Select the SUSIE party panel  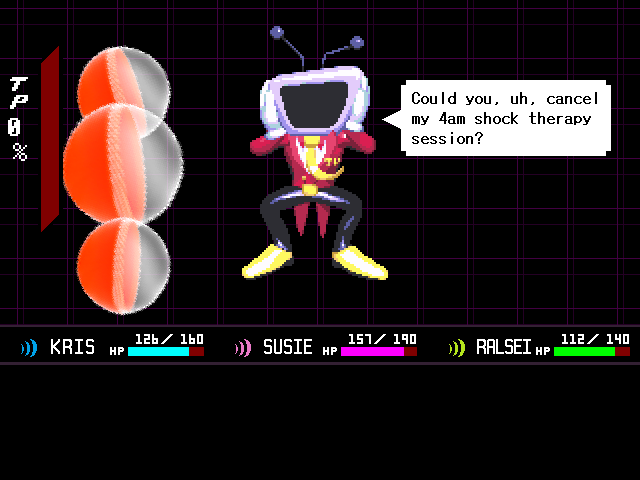point(324,347)
